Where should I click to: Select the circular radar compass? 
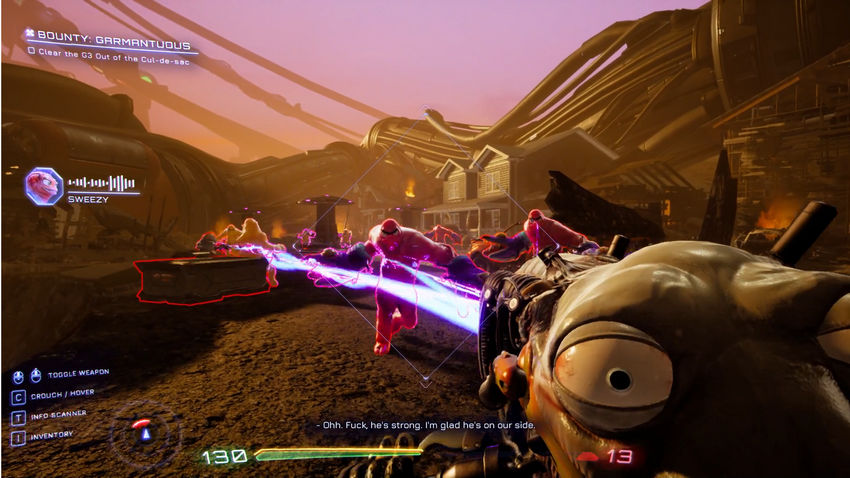145,432
